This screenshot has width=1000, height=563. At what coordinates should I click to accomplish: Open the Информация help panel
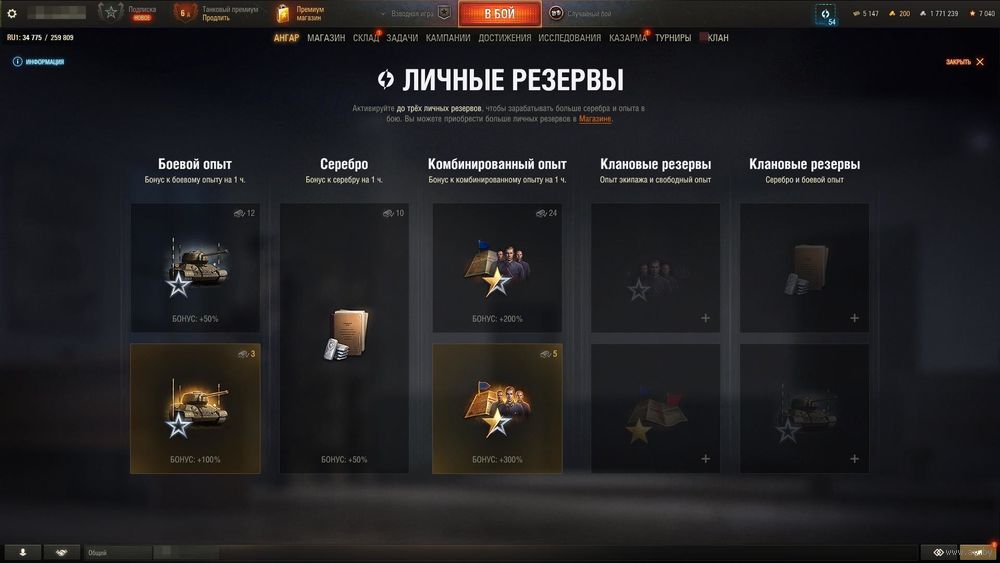[39, 62]
